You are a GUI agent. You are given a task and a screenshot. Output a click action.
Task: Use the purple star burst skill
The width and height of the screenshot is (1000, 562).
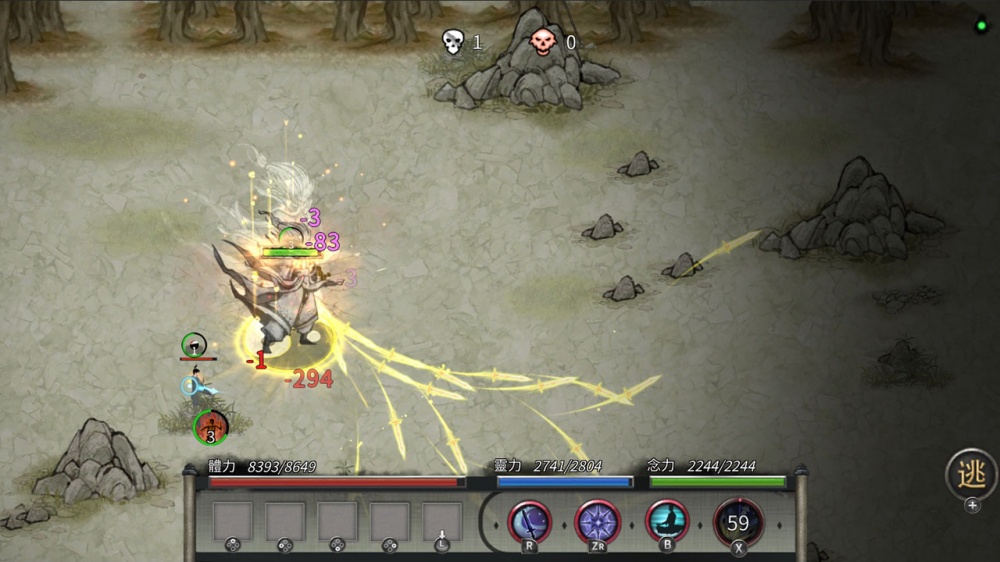(598, 521)
